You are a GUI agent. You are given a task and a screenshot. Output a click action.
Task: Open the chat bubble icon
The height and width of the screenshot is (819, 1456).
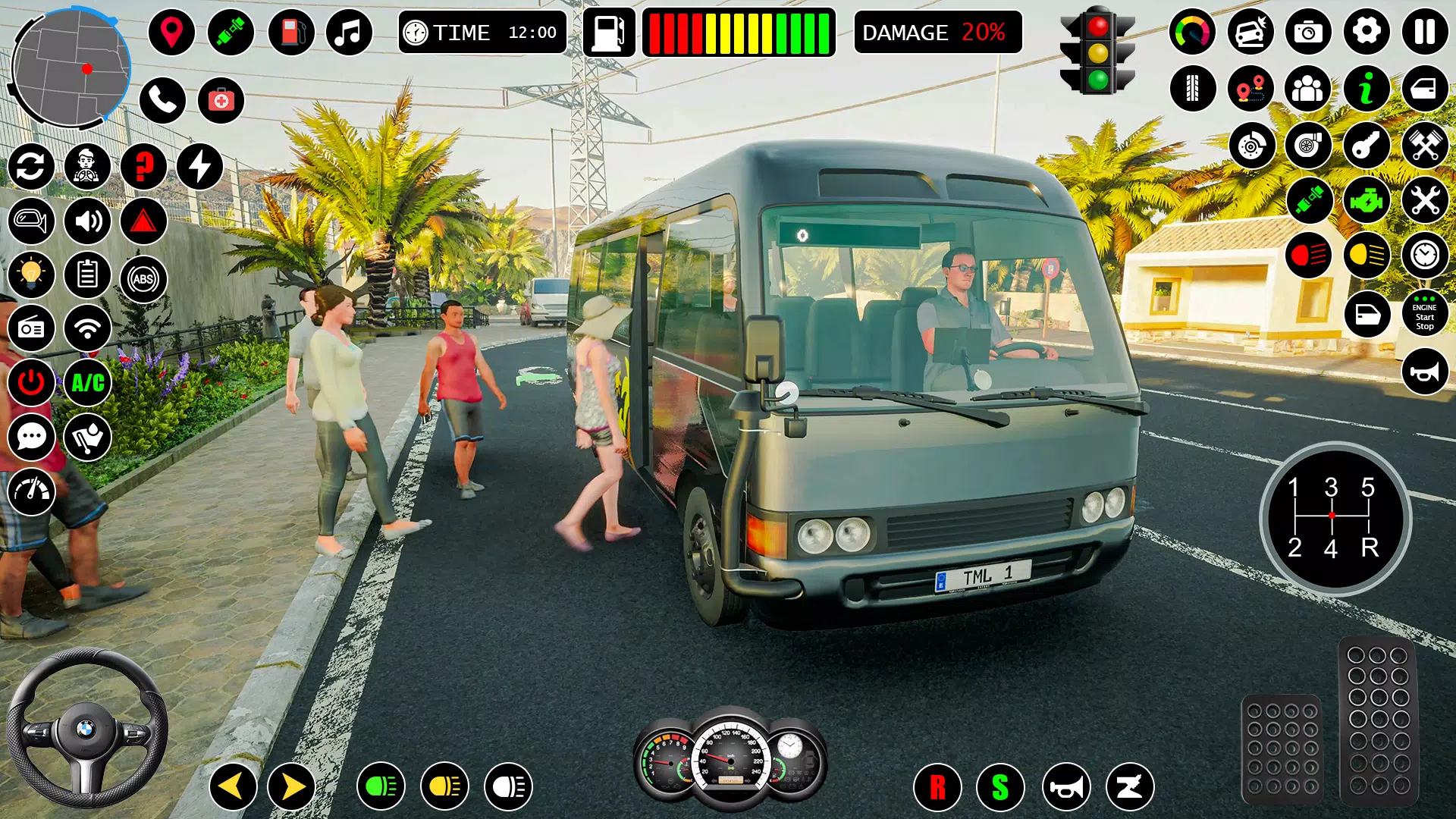pyautogui.click(x=31, y=438)
